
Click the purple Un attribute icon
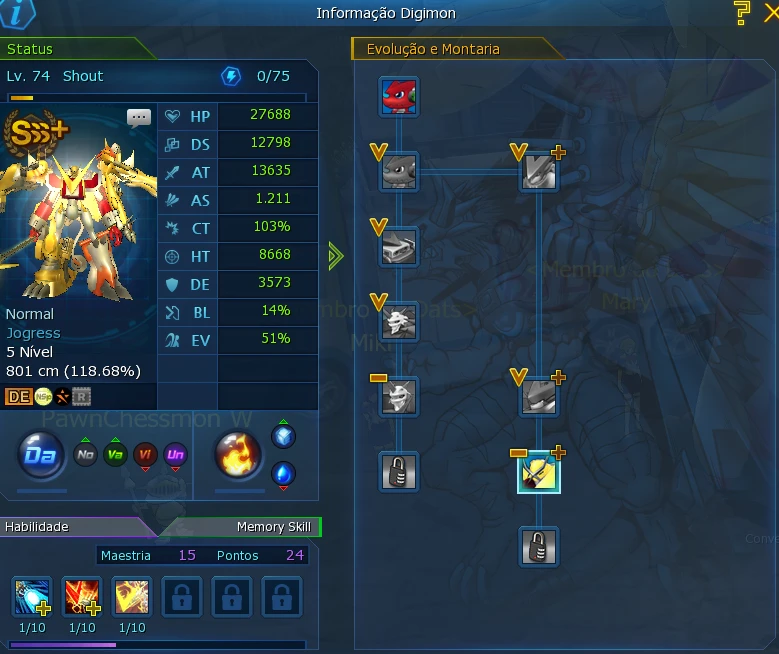[x=176, y=456]
